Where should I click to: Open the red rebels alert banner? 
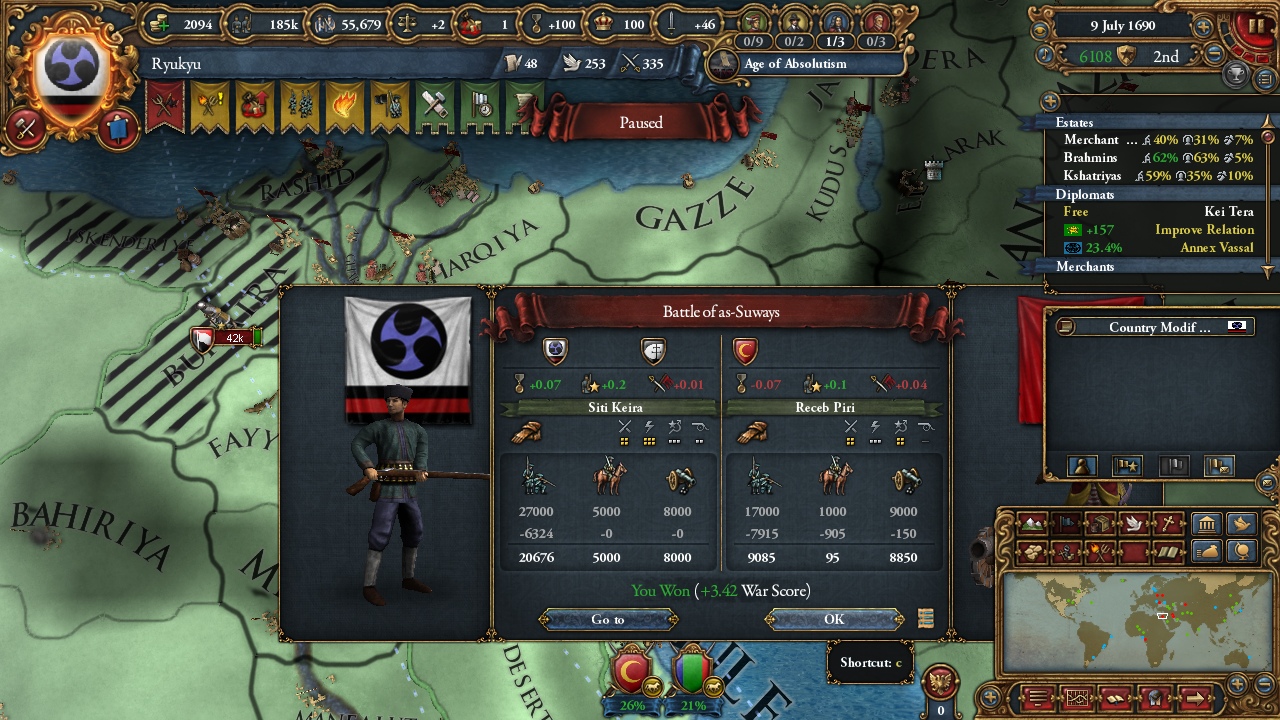tap(164, 106)
